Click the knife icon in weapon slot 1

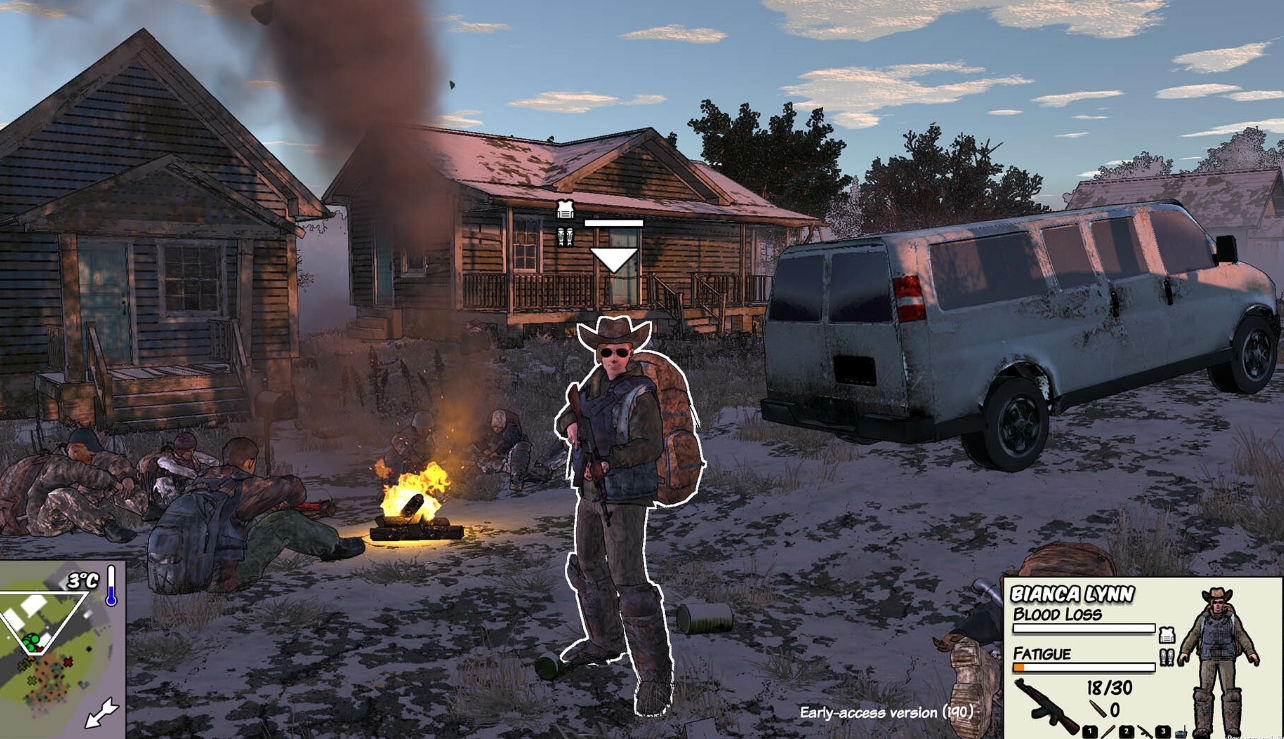[x=1107, y=731]
